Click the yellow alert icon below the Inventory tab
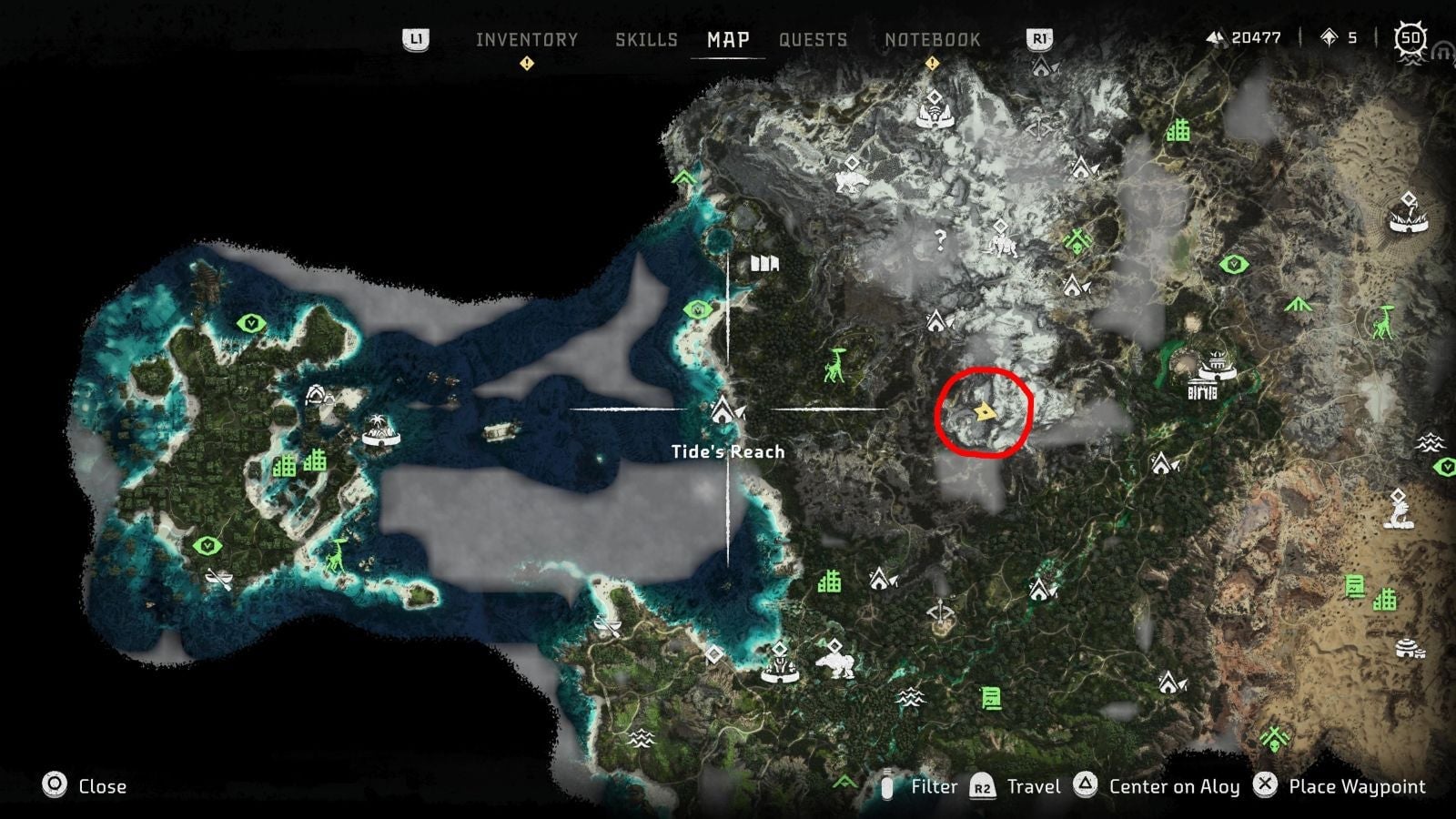The height and width of the screenshot is (819, 1456). click(x=526, y=64)
